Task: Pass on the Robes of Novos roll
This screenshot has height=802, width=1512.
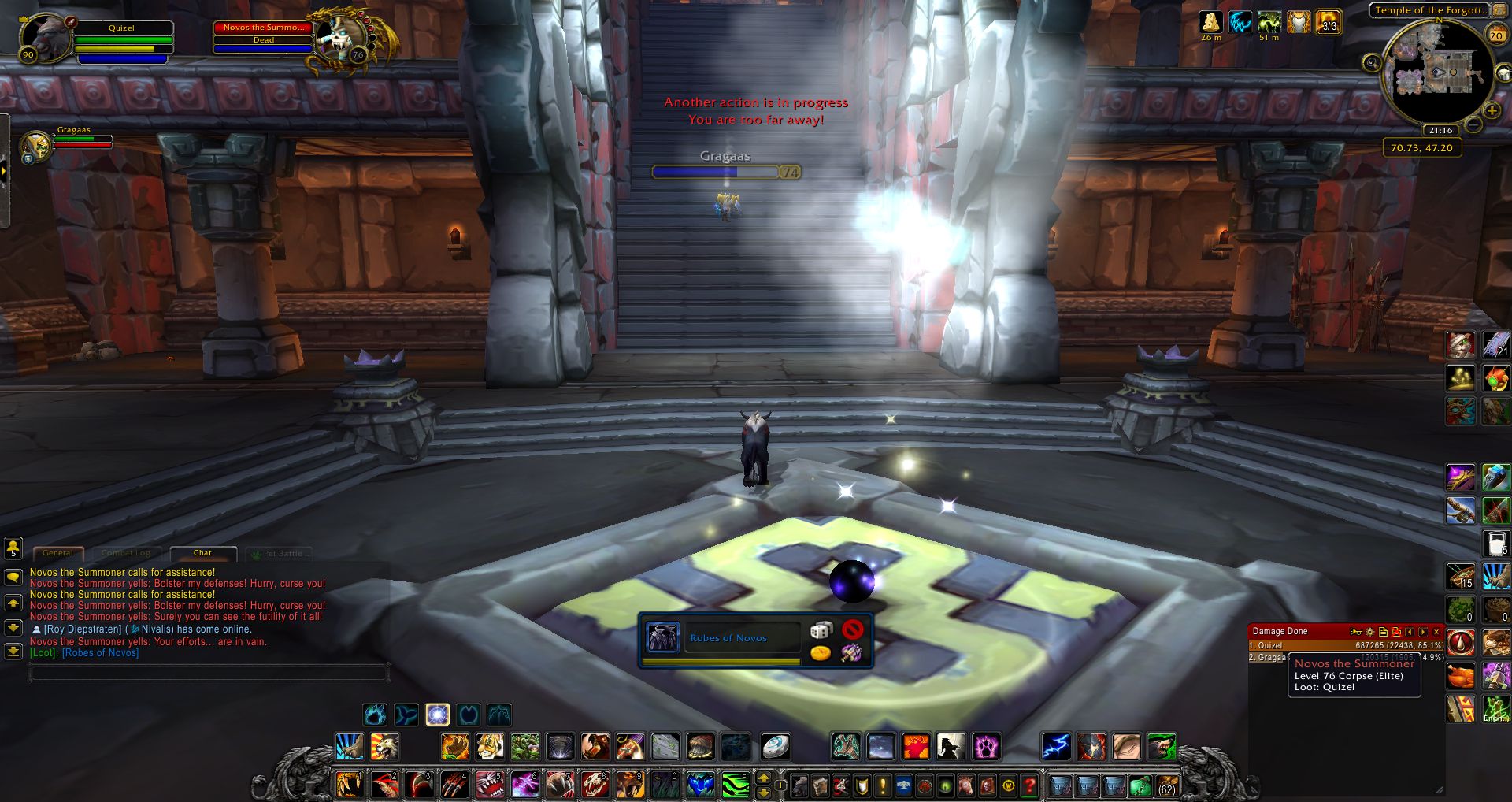Action: click(x=852, y=629)
